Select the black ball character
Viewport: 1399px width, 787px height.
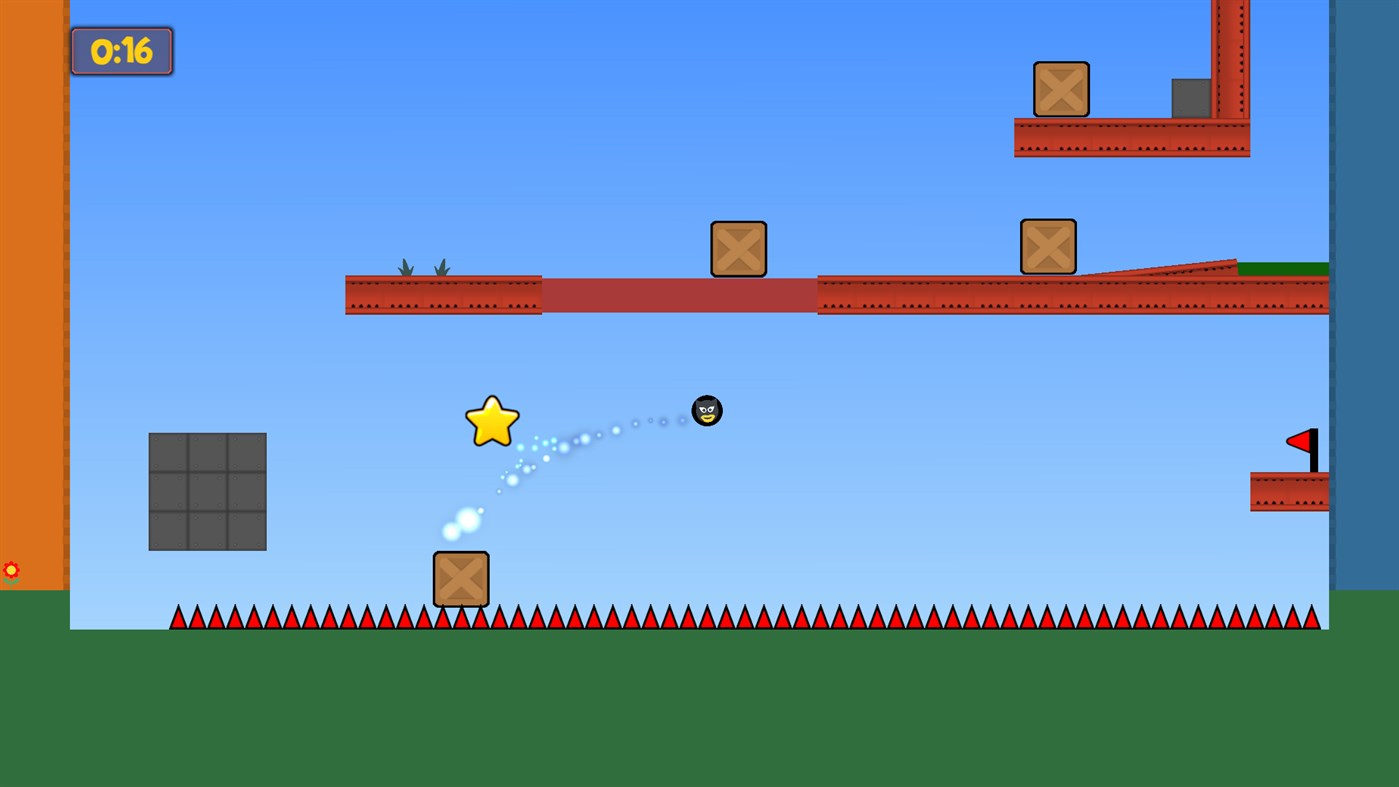707,410
